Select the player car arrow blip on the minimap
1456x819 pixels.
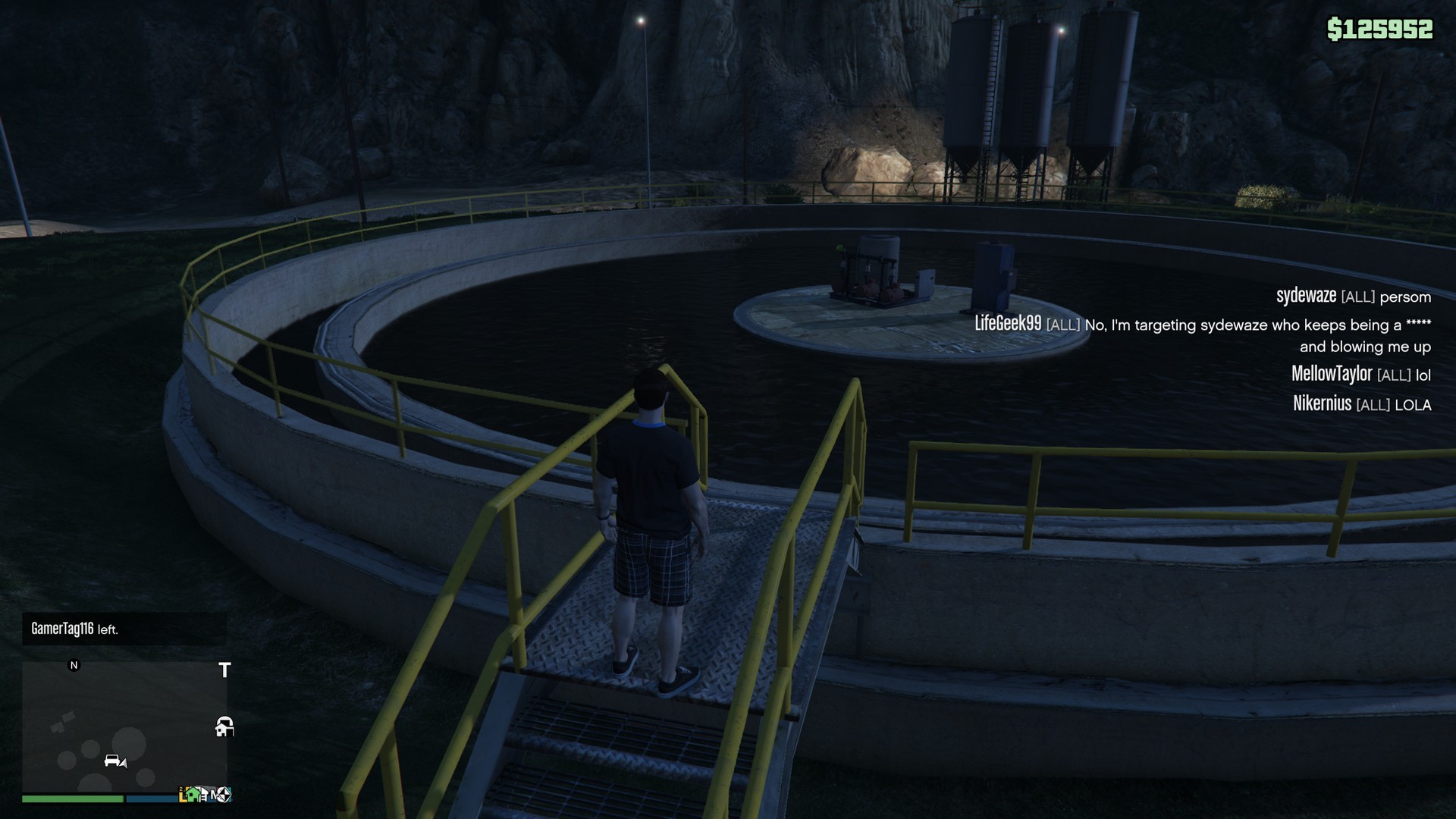pyautogui.click(x=115, y=762)
